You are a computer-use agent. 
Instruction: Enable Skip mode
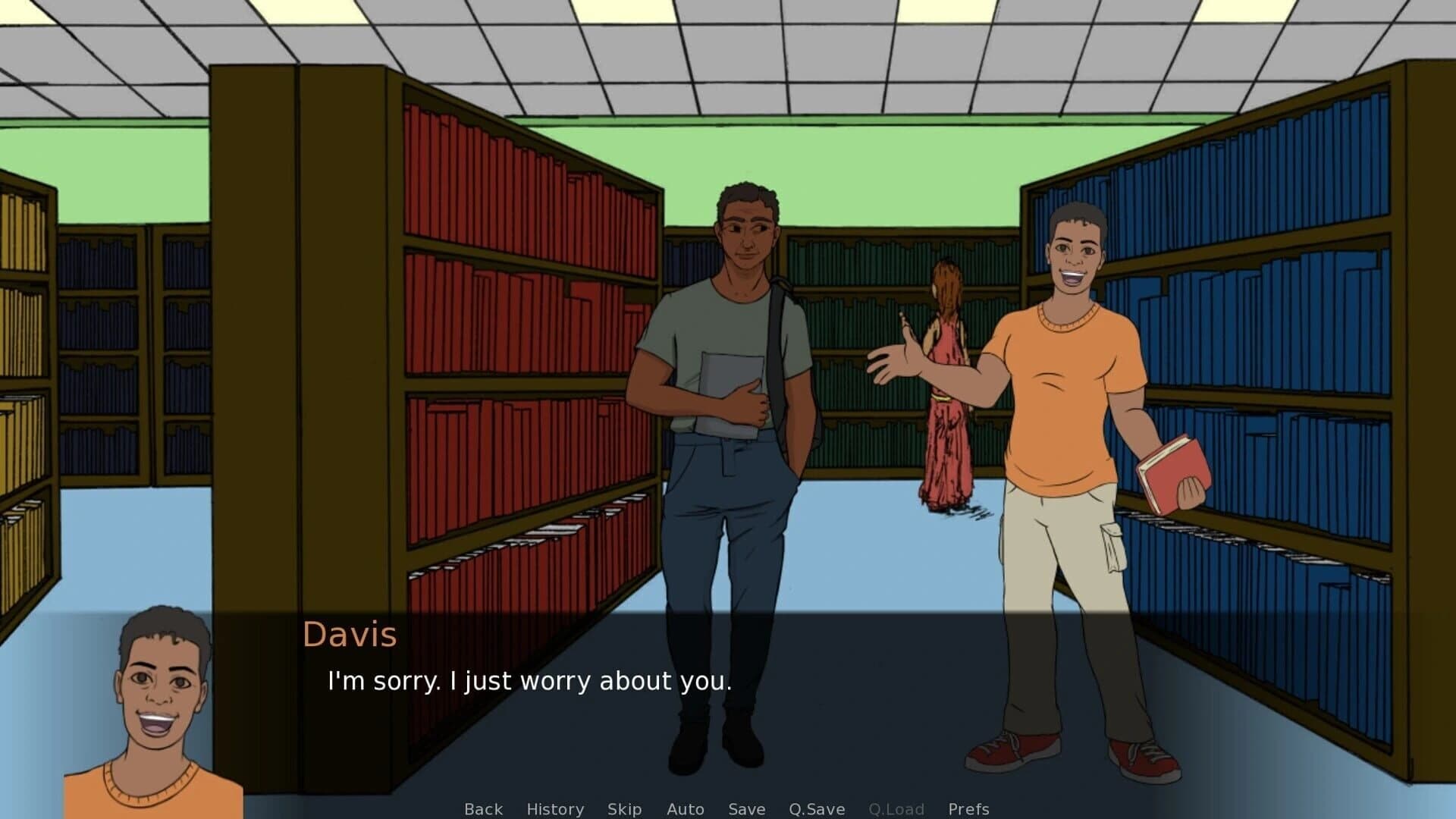624,809
